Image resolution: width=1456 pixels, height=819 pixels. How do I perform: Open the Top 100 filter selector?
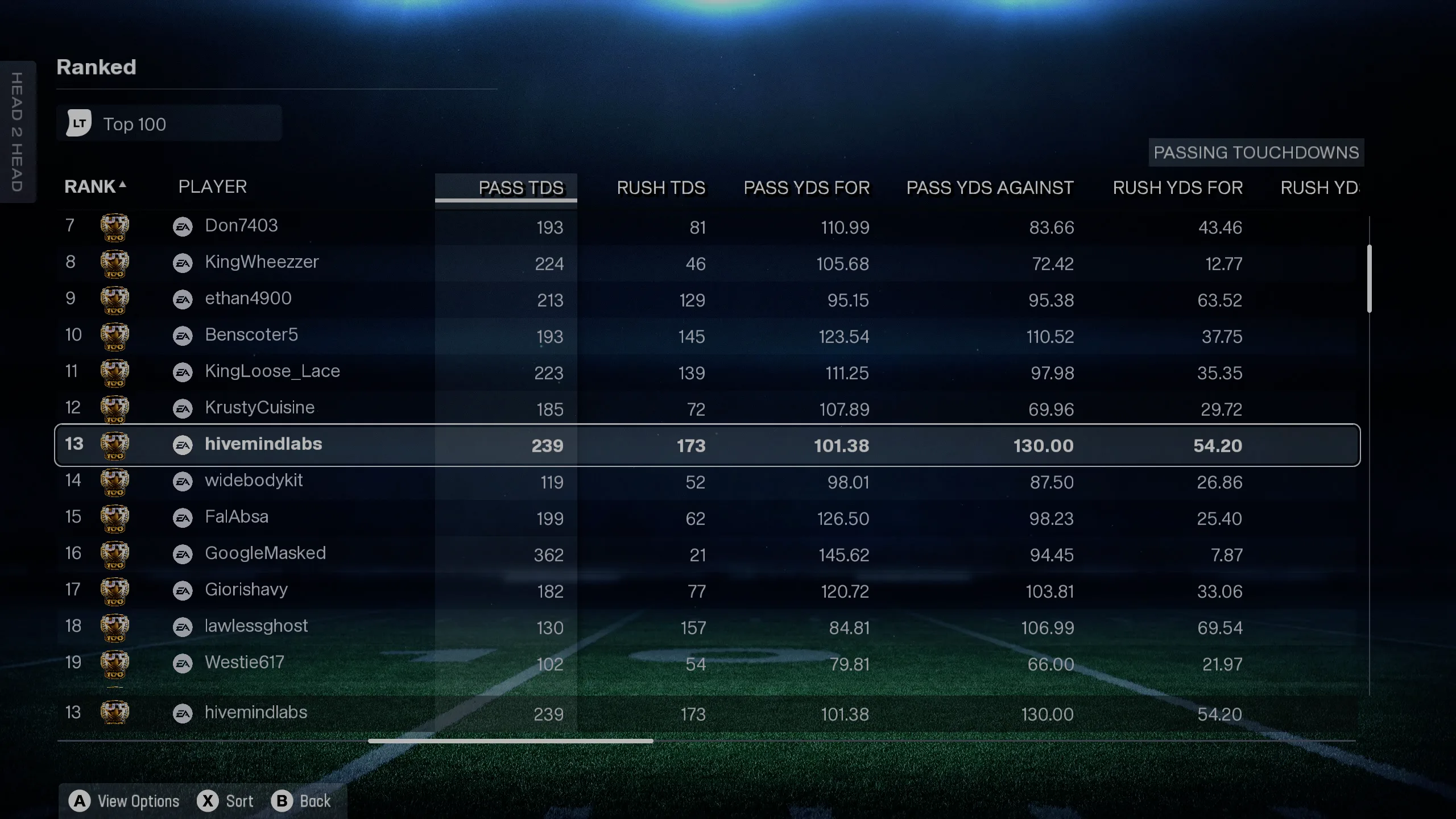click(169, 123)
